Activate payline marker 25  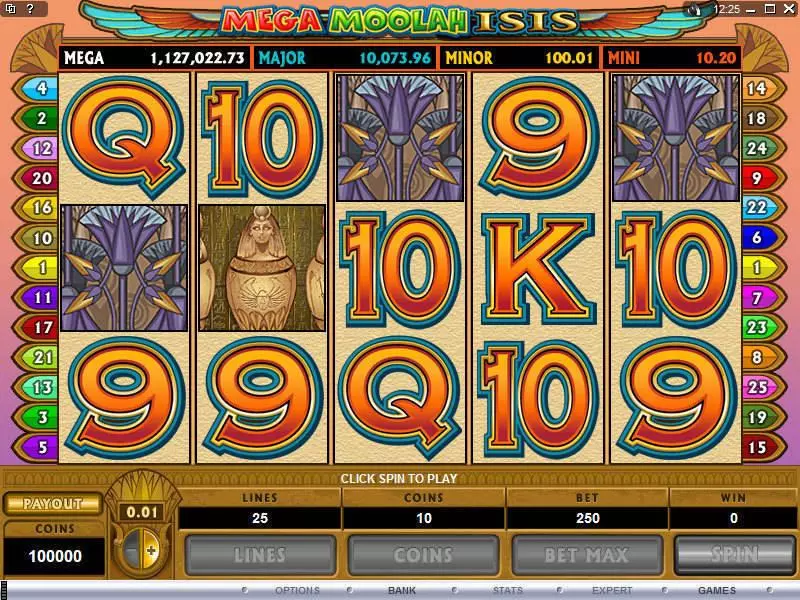756,387
